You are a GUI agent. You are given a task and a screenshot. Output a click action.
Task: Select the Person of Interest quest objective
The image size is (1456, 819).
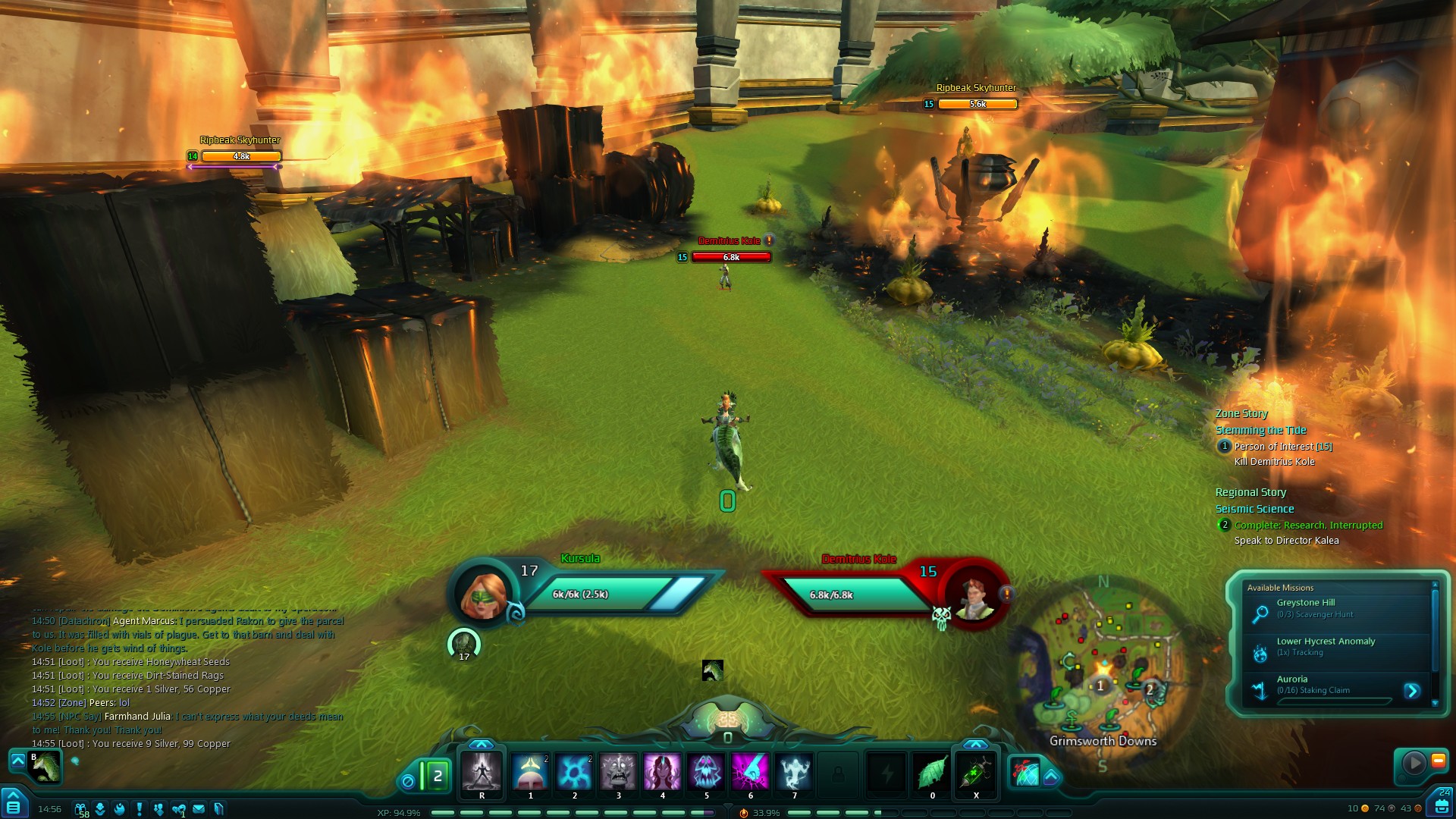[1282, 447]
